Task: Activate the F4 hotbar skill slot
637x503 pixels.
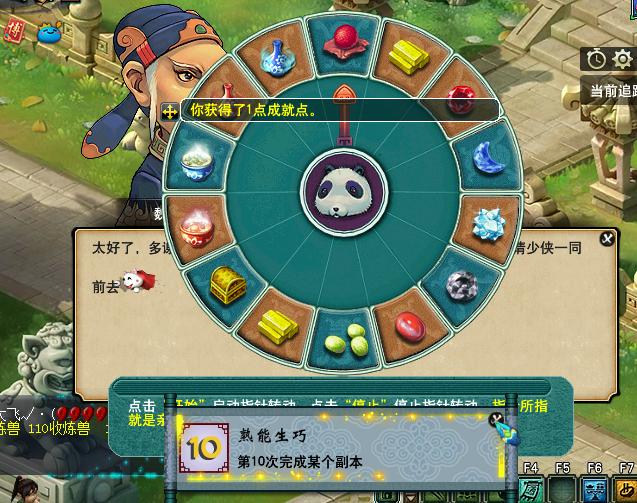Action: (x=531, y=488)
